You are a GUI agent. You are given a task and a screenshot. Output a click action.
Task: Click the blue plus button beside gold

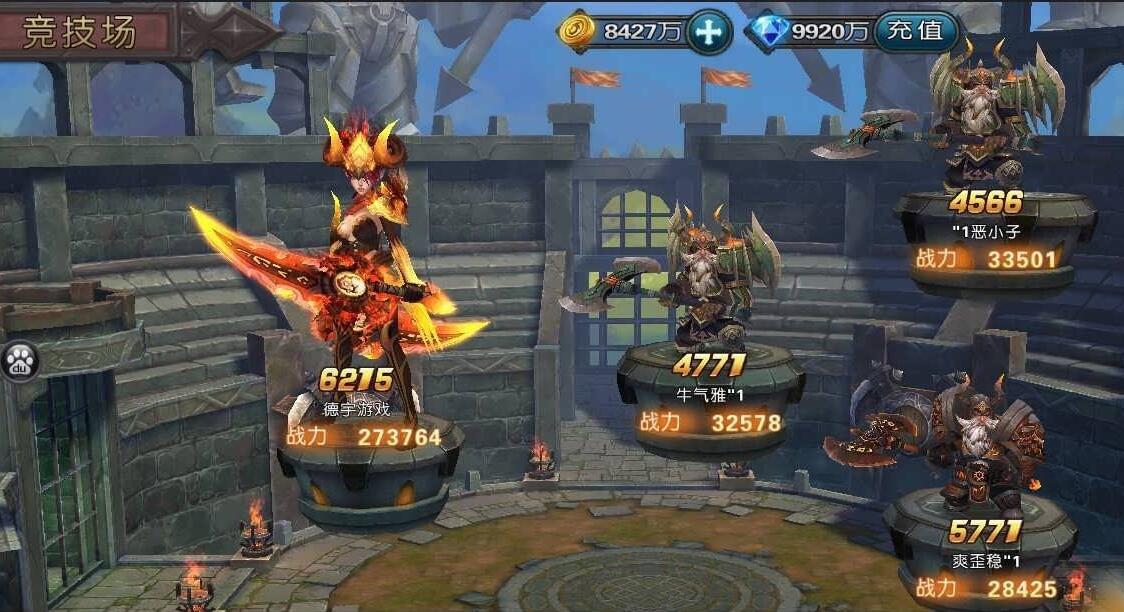click(x=708, y=32)
